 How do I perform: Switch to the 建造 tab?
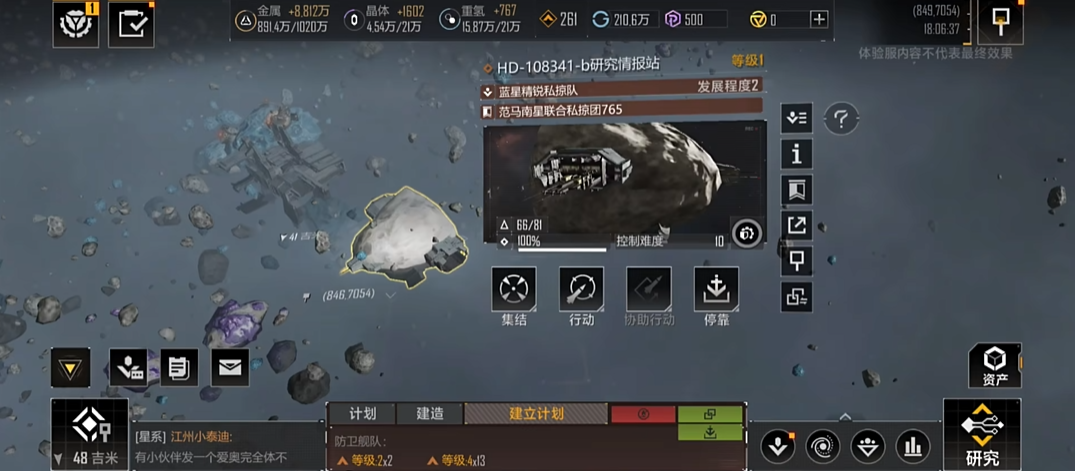click(430, 413)
